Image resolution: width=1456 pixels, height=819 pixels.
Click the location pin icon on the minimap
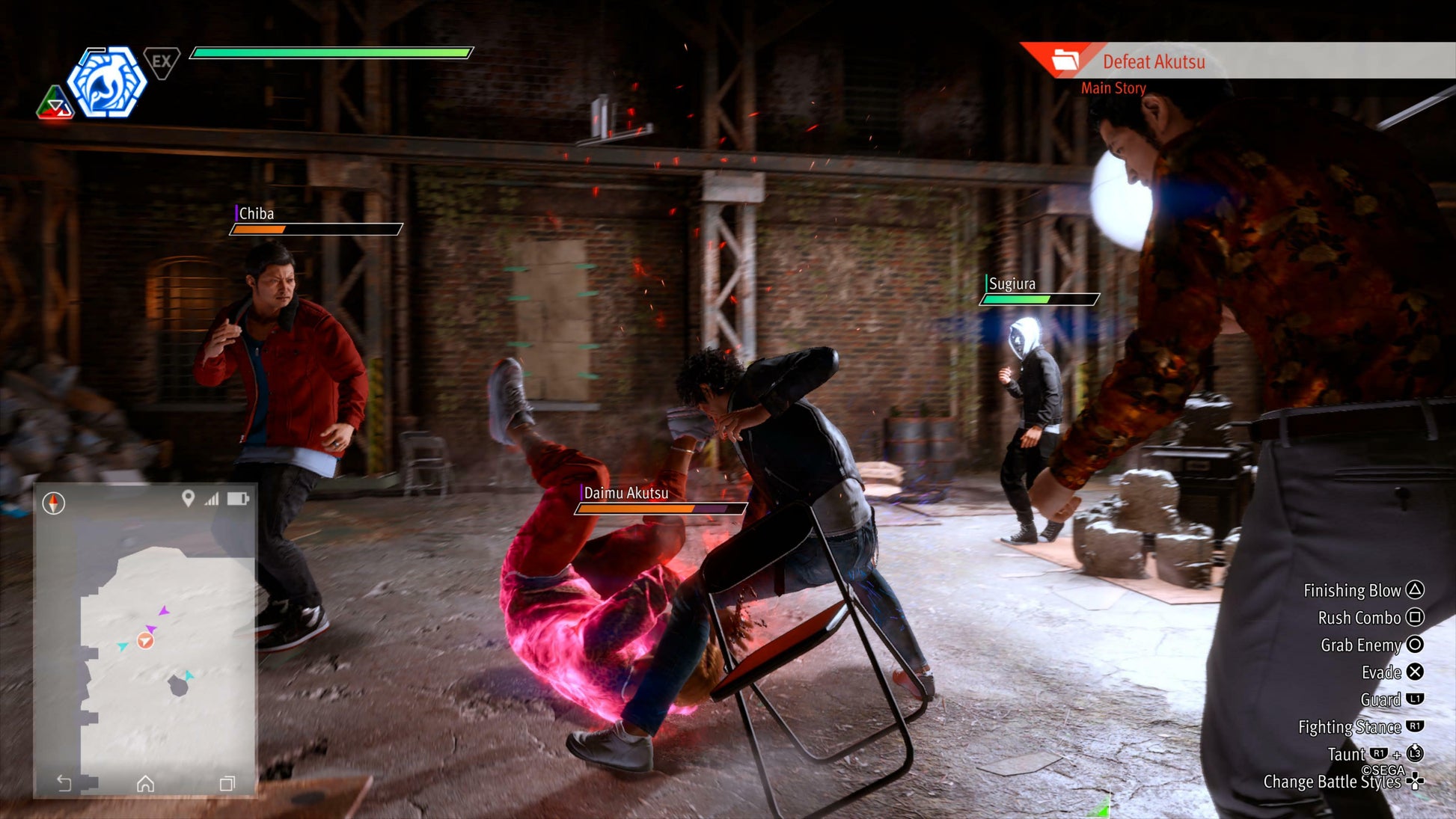click(x=188, y=498)
